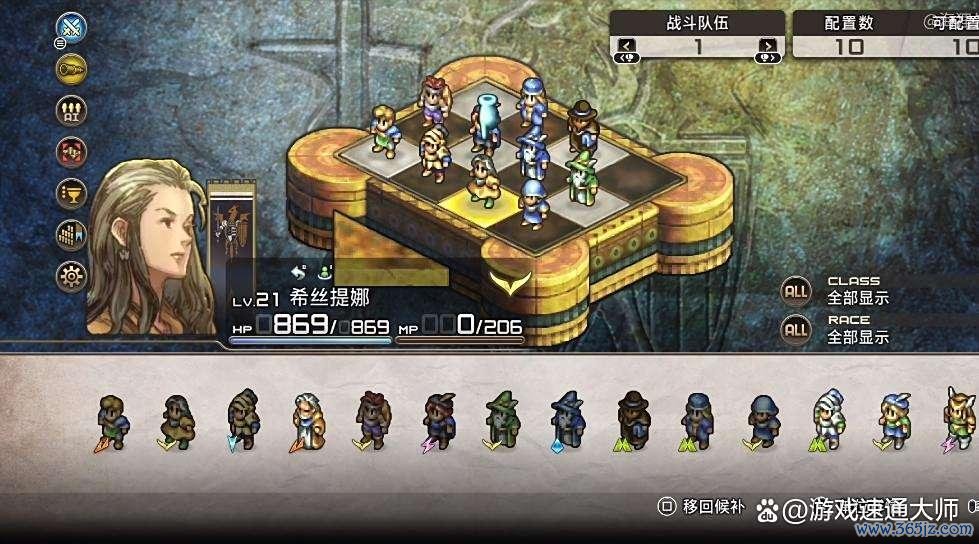Switch to the previous battle team
The width and height of the screenshot is (979, 544).
pyautogui.click(x=627, y=45)
